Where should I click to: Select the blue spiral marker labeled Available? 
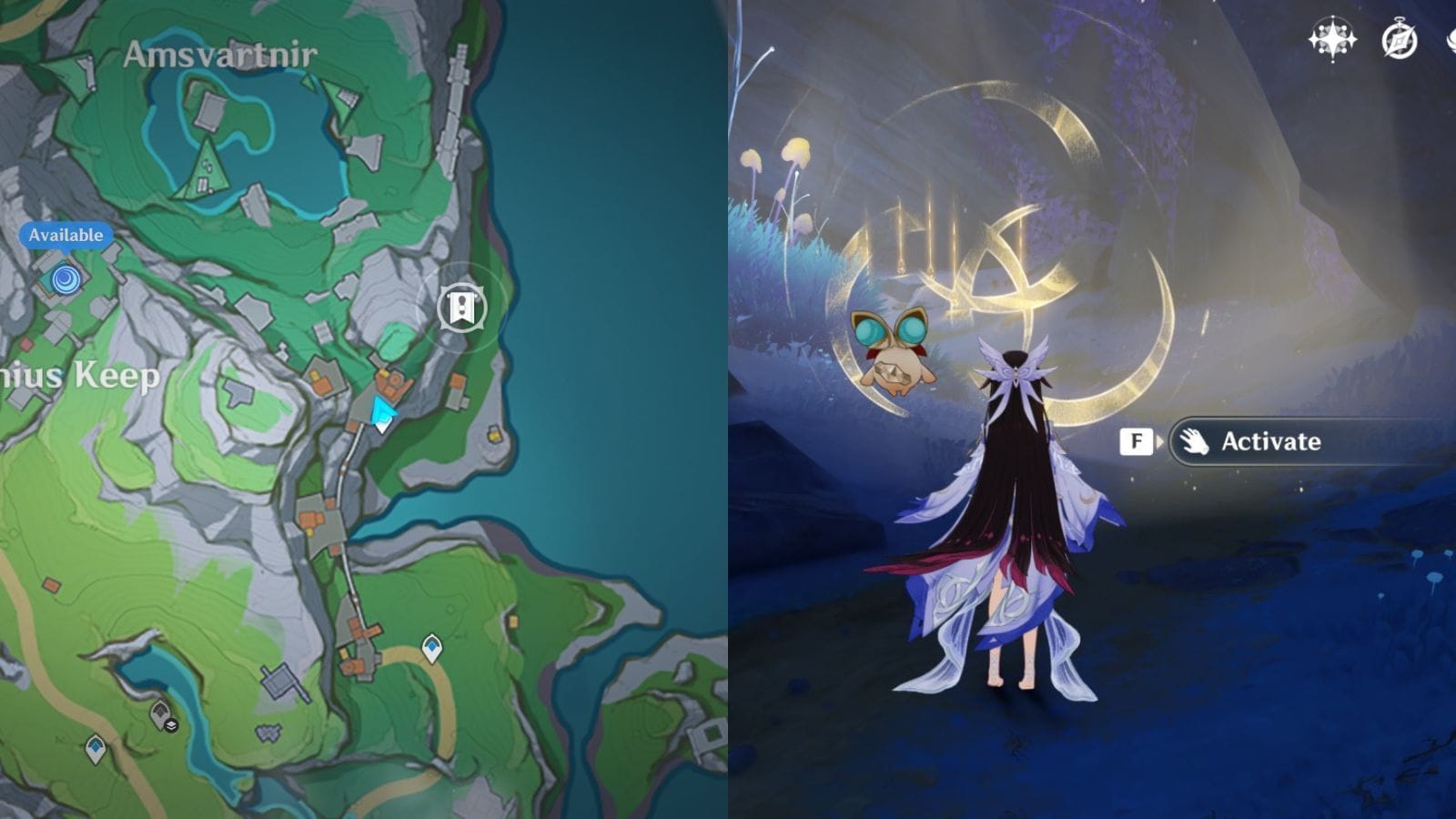pos(66,278)
